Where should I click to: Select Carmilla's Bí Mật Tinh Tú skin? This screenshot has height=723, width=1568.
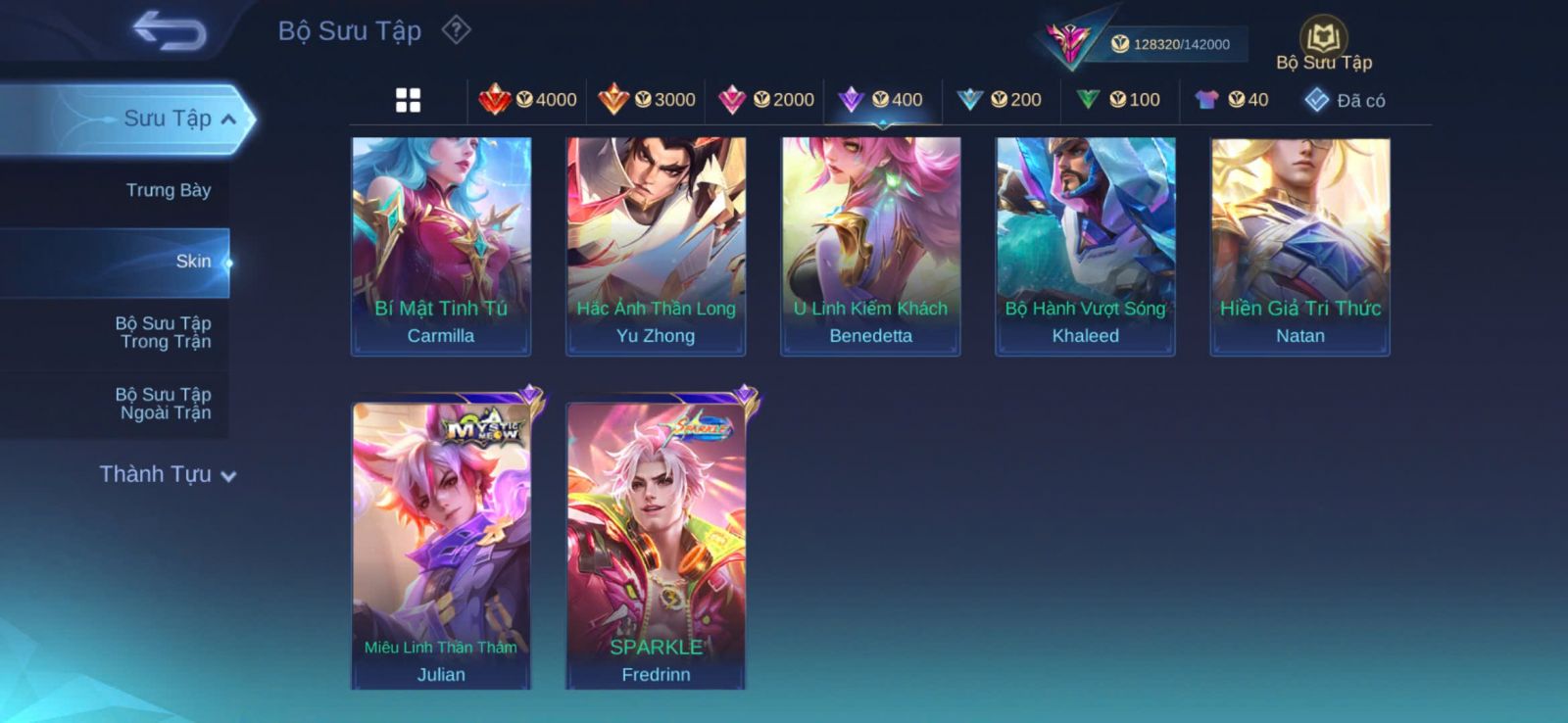441,245
